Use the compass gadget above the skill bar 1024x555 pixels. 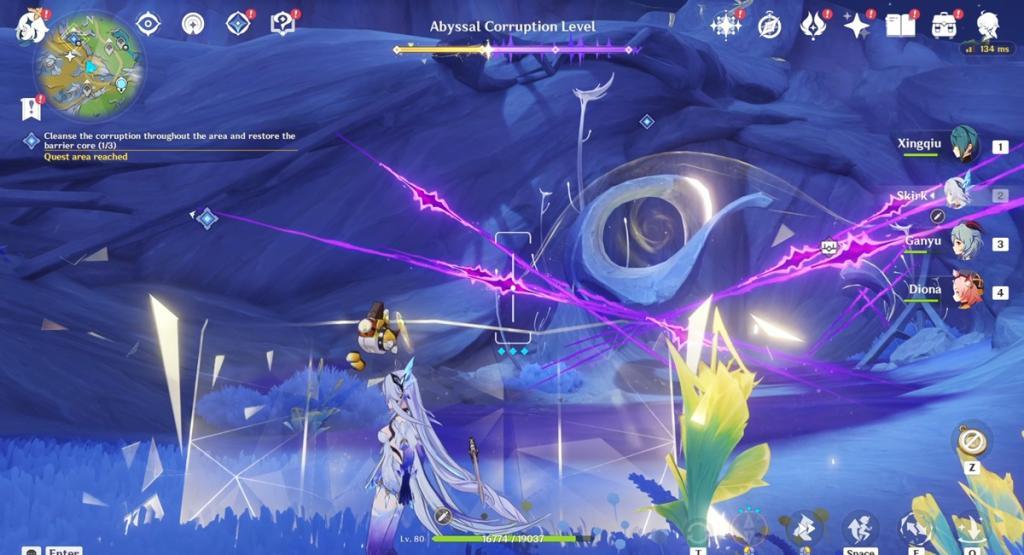[971, 441]
